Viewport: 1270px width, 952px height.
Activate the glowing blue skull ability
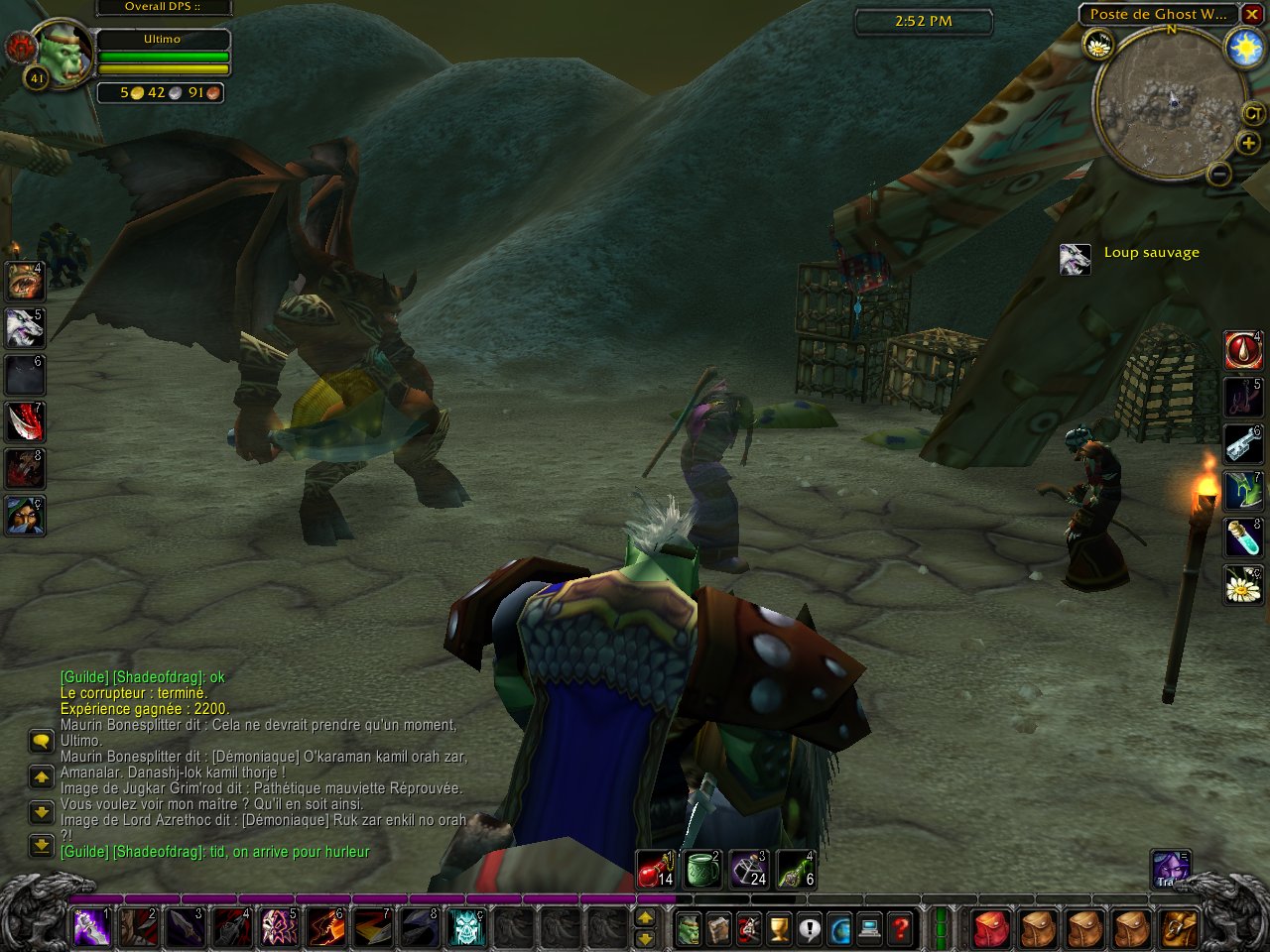tap(467, 927)
